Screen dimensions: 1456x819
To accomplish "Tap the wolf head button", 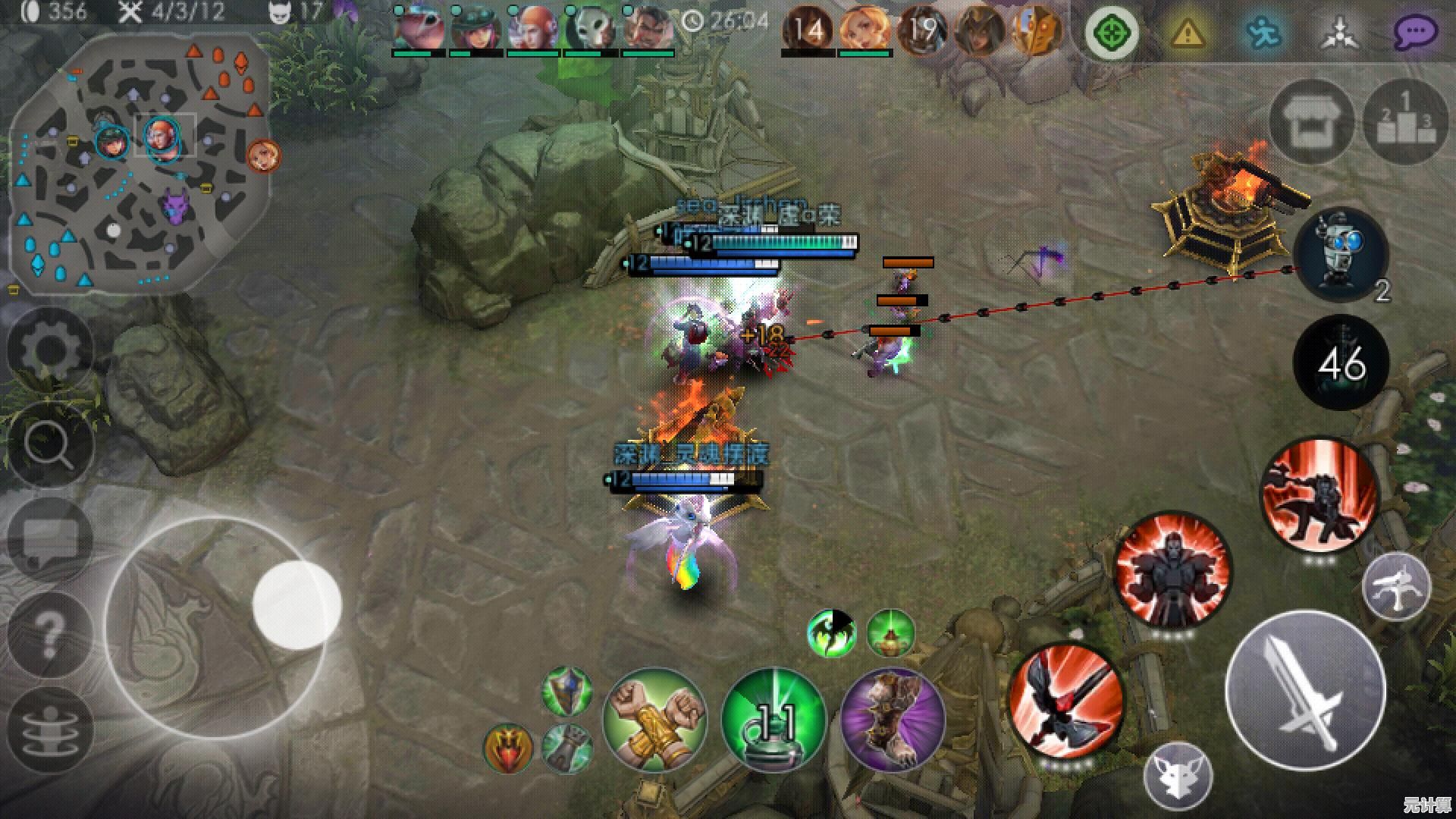I will (x=1178, y=776).
